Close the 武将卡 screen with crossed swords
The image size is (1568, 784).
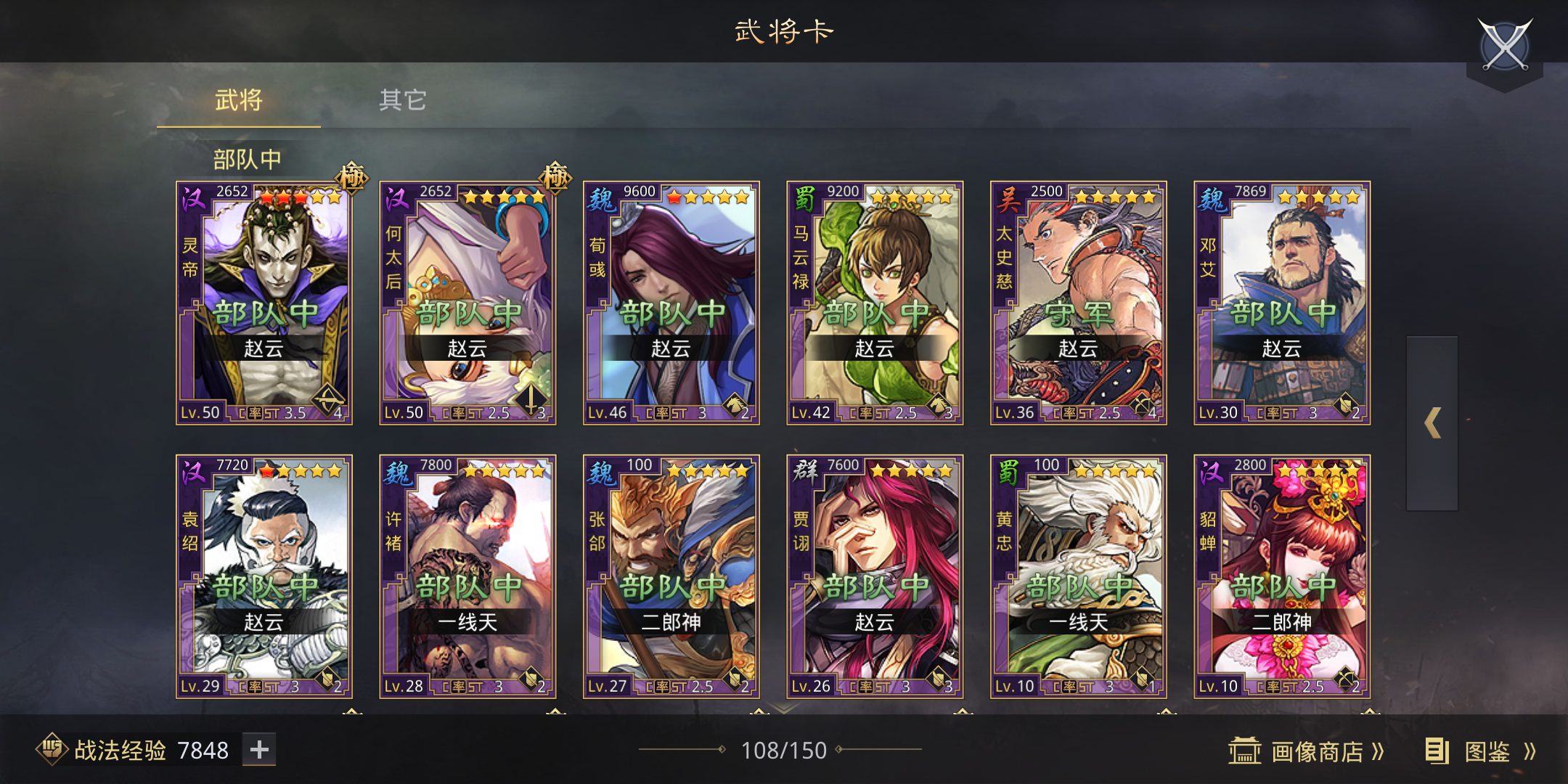(1505, 46)
